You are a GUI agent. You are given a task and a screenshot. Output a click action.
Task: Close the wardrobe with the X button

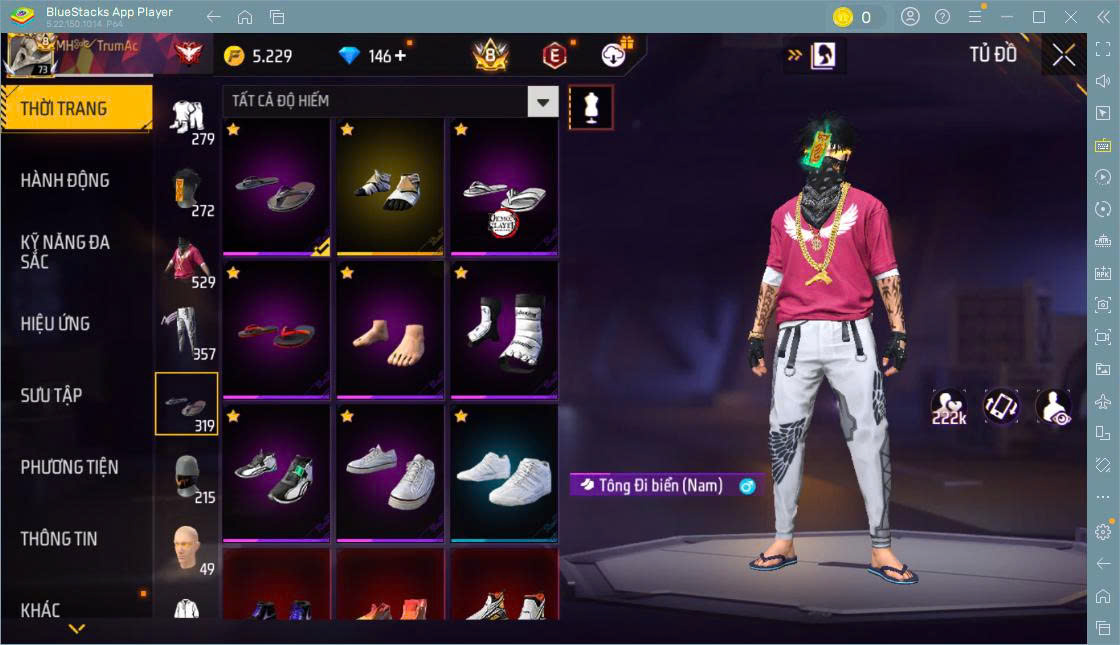(1064, 55)
